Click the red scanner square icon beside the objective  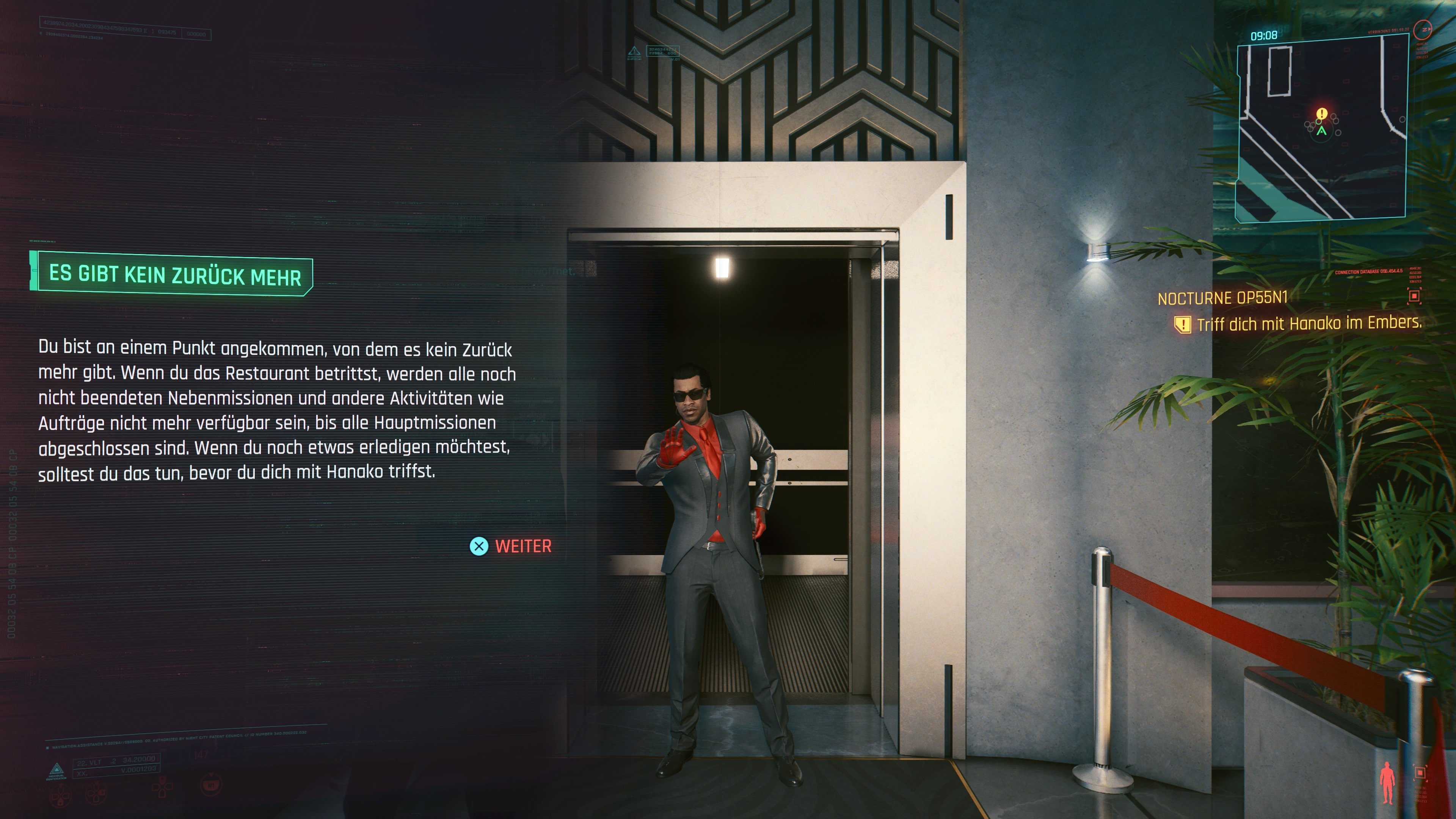(1414, 296)
